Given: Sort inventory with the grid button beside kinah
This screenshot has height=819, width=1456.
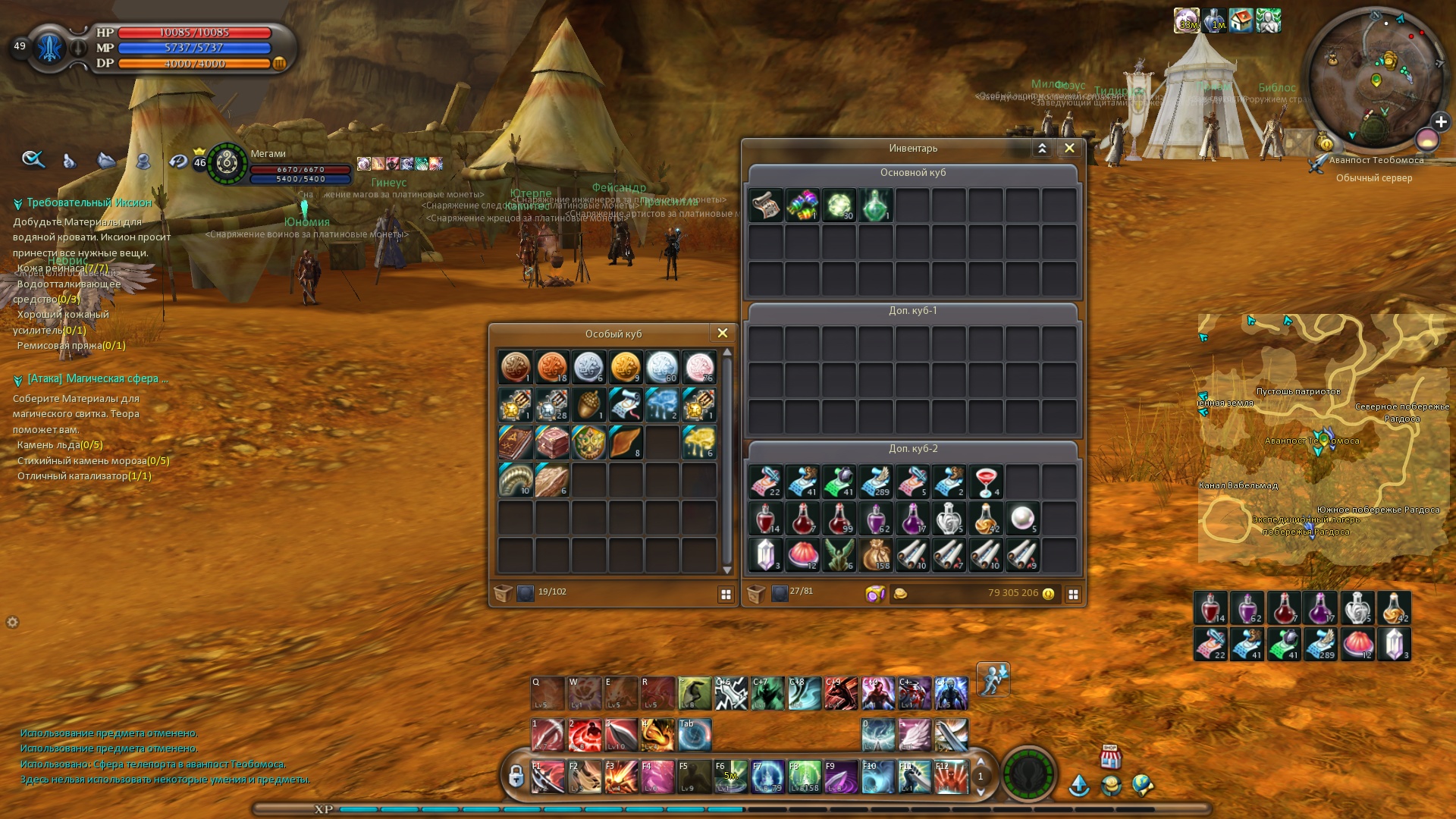Looking at the screenshot, I should coord(1073,595).
